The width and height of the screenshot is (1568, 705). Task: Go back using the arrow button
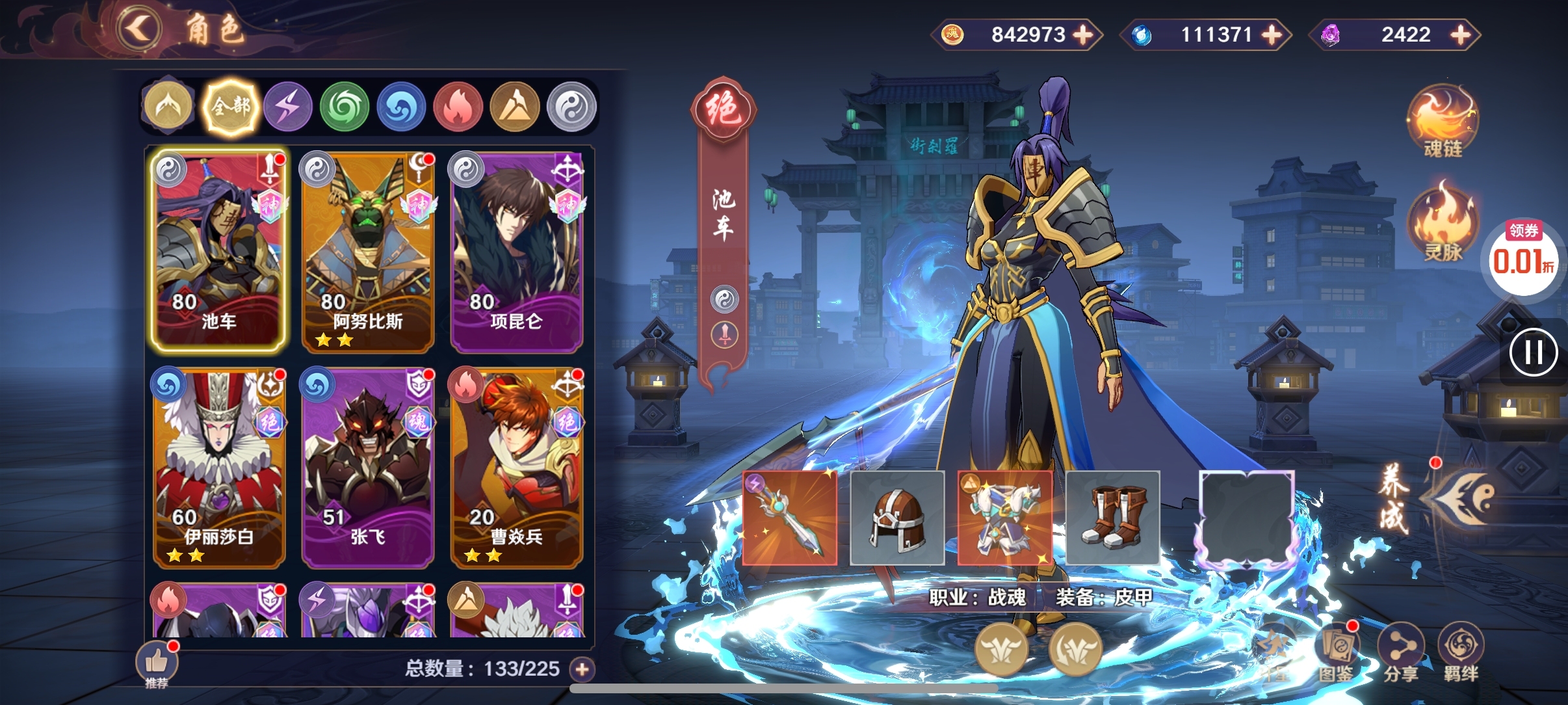click(138, 29)
